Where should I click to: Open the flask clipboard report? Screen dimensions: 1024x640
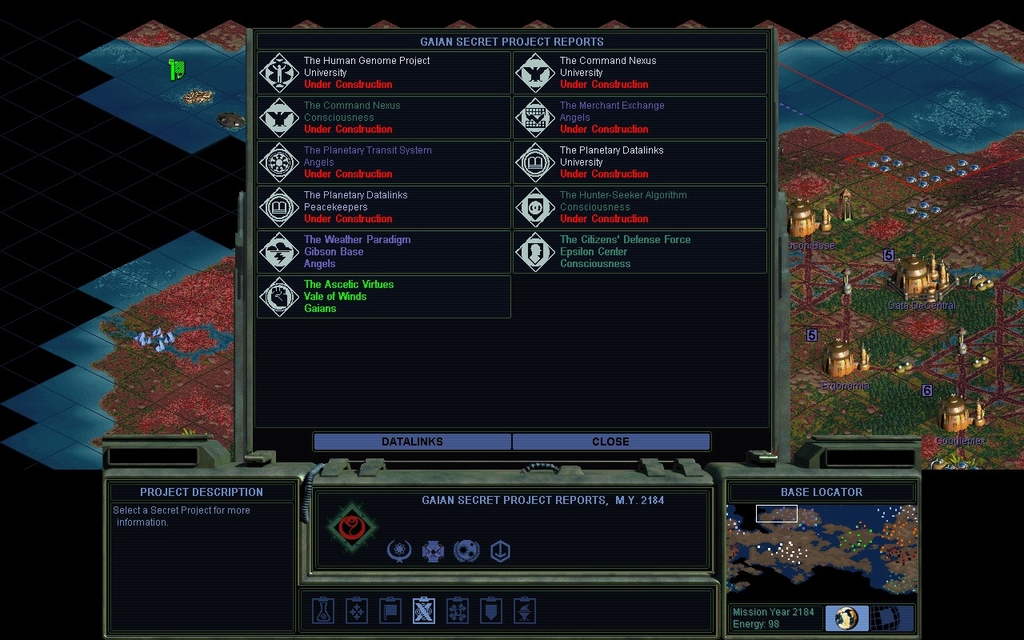pyautogui.click(x=322, y=610)
